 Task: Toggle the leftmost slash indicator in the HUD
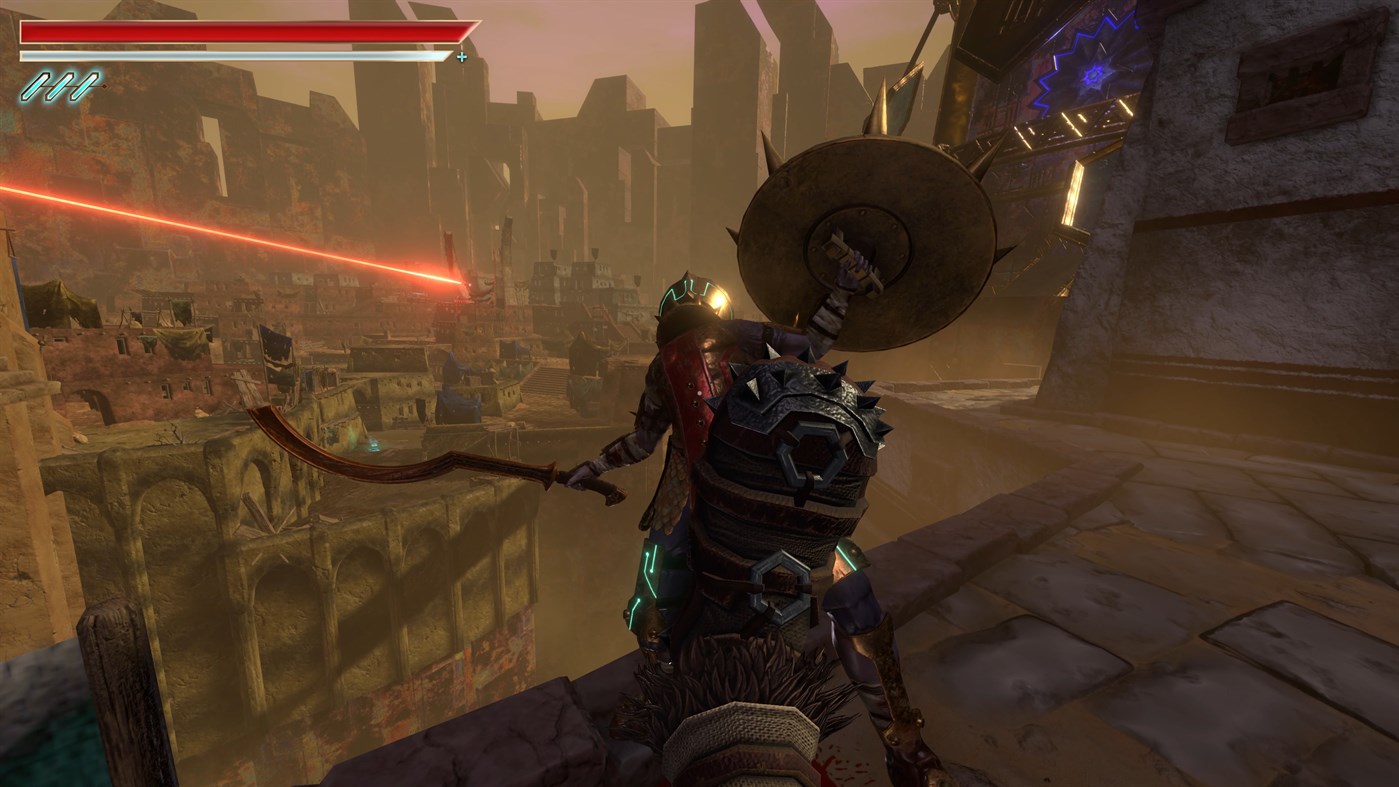(x=34, y=86)
